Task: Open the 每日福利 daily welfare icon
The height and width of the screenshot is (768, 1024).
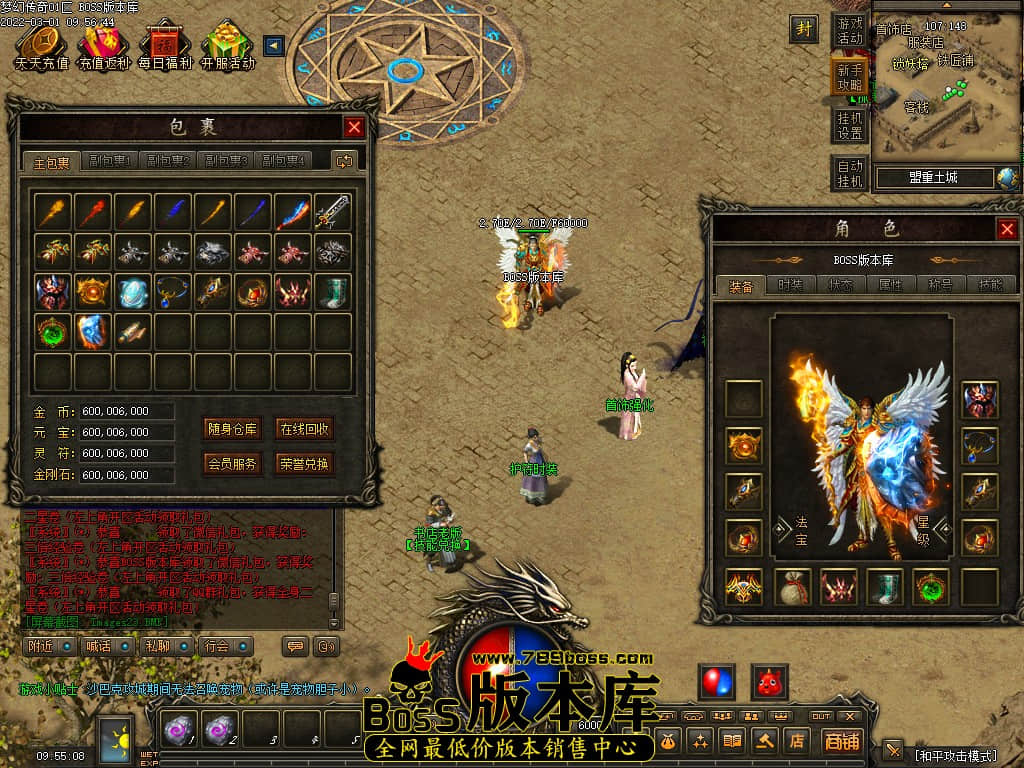Action: point(164,47)
